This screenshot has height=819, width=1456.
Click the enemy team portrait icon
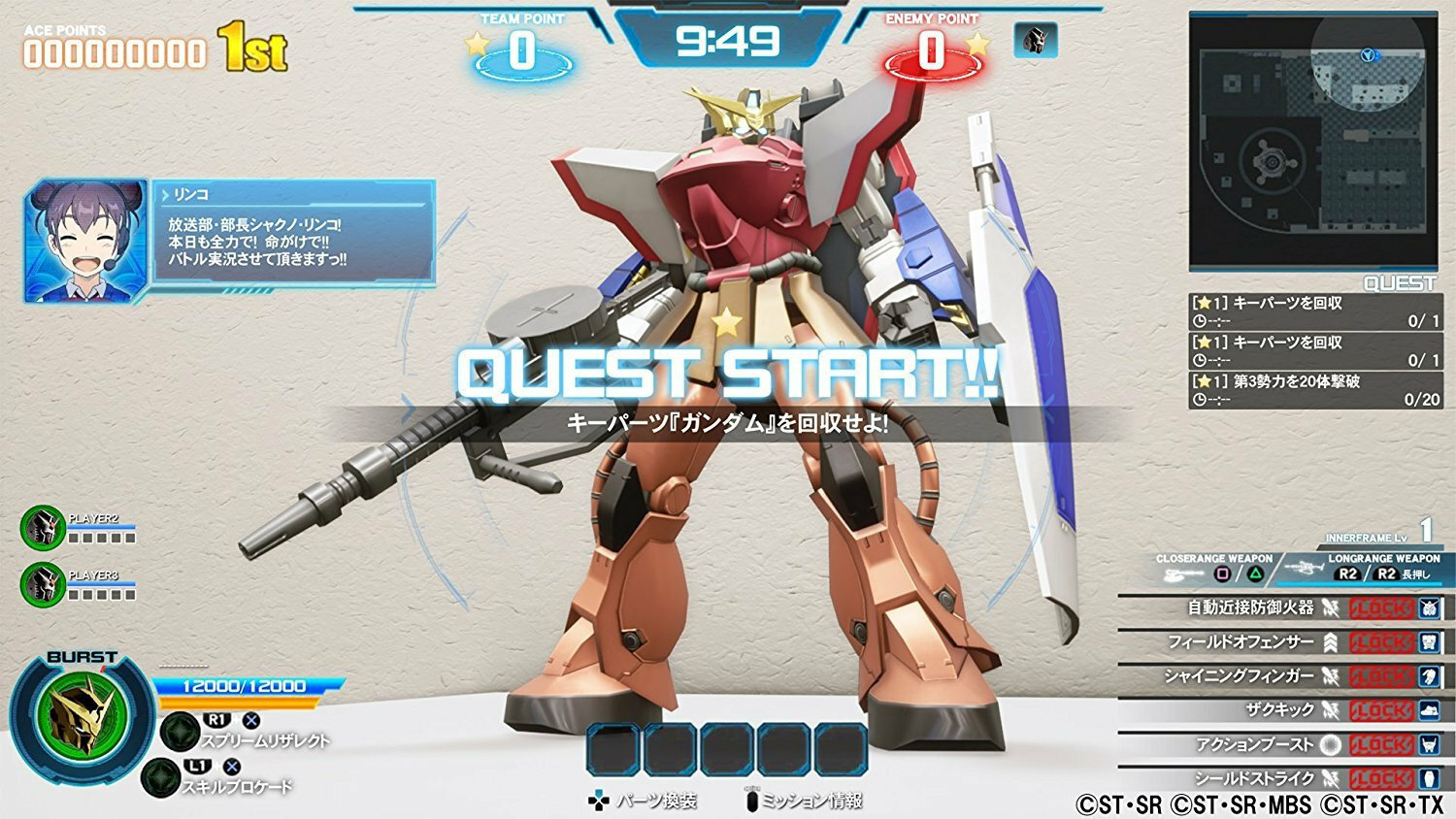[1035, 41]
